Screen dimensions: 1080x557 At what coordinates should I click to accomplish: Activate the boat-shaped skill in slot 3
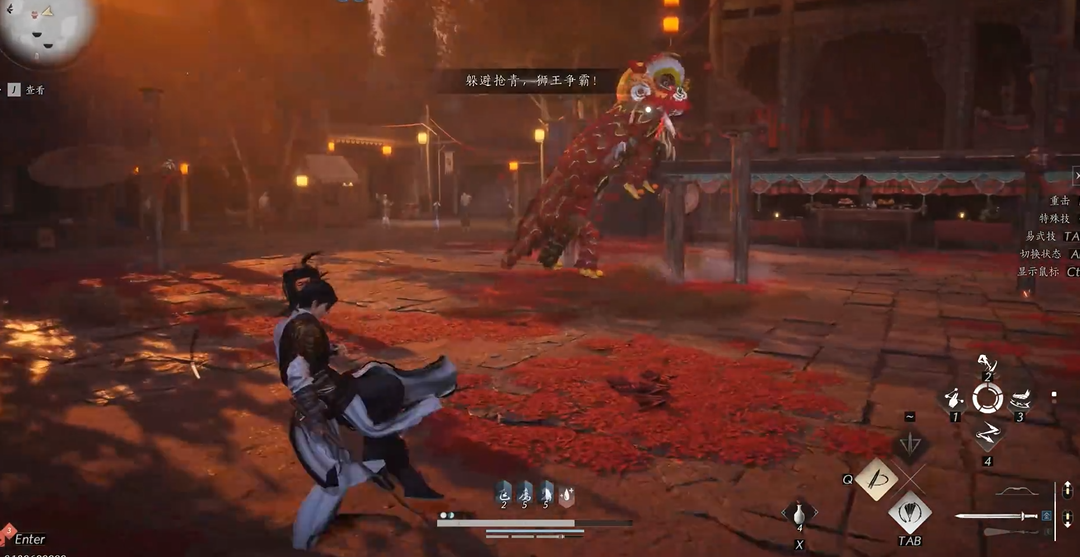1020,398
